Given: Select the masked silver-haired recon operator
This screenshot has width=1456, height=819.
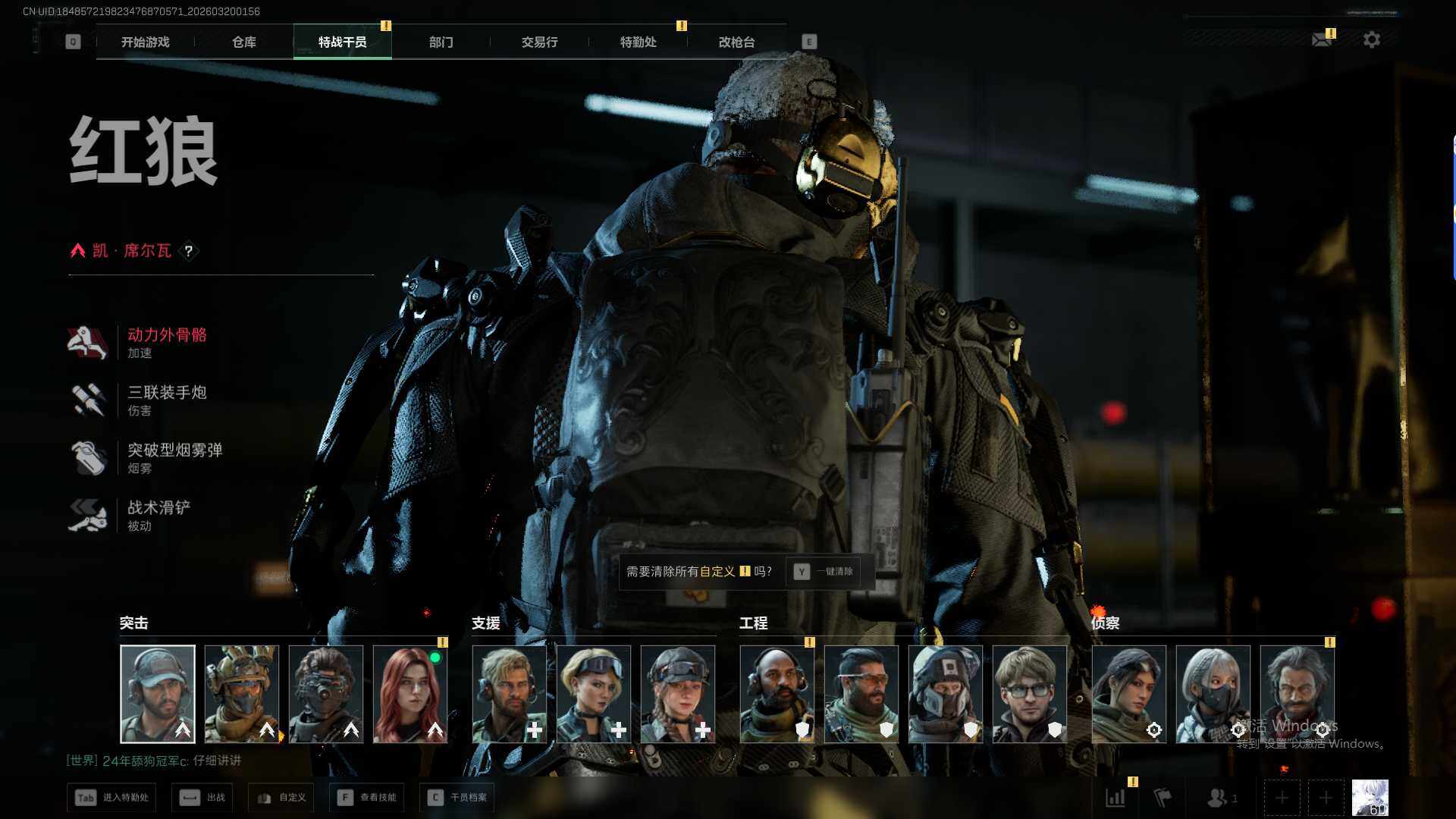Looking at the screenshot, I should 1213,694.
